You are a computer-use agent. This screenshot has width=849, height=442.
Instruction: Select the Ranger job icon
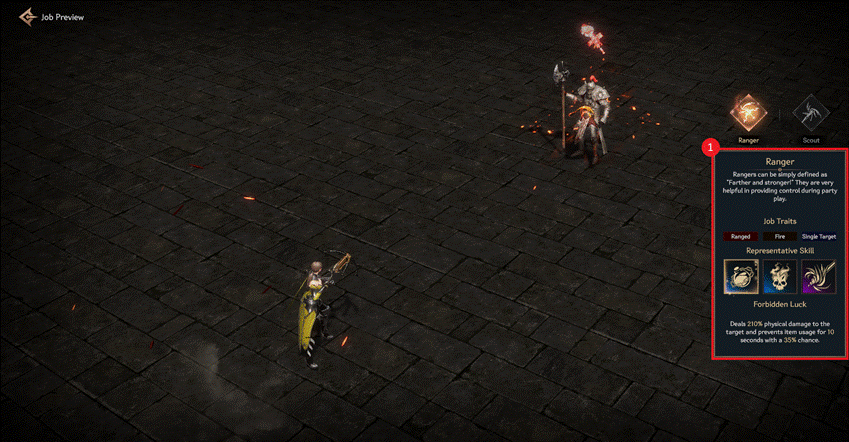pyautogui.click(x=748, y=114)
